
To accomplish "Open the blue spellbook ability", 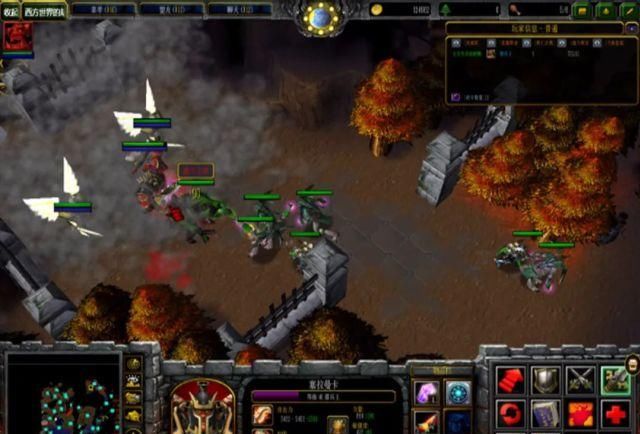I will [x=546, y=415].
